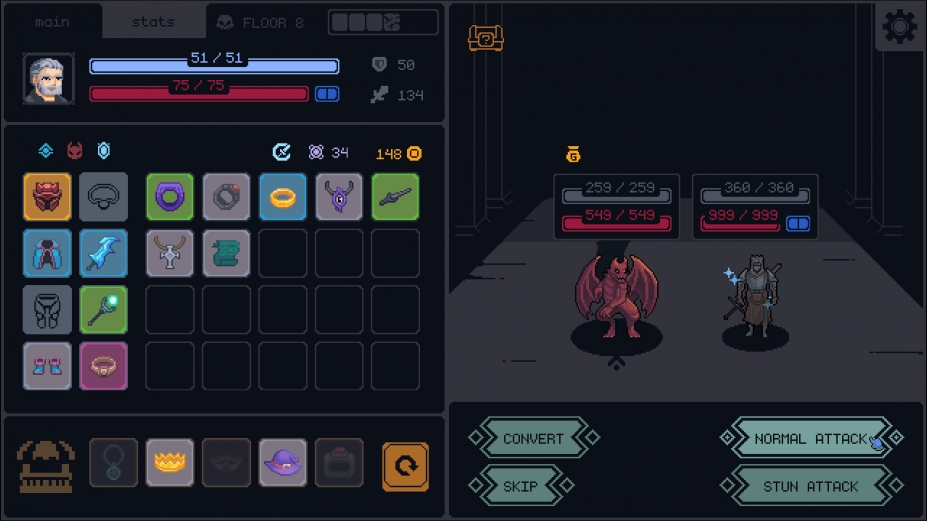Open the treasure chest icon

[486, 38]
